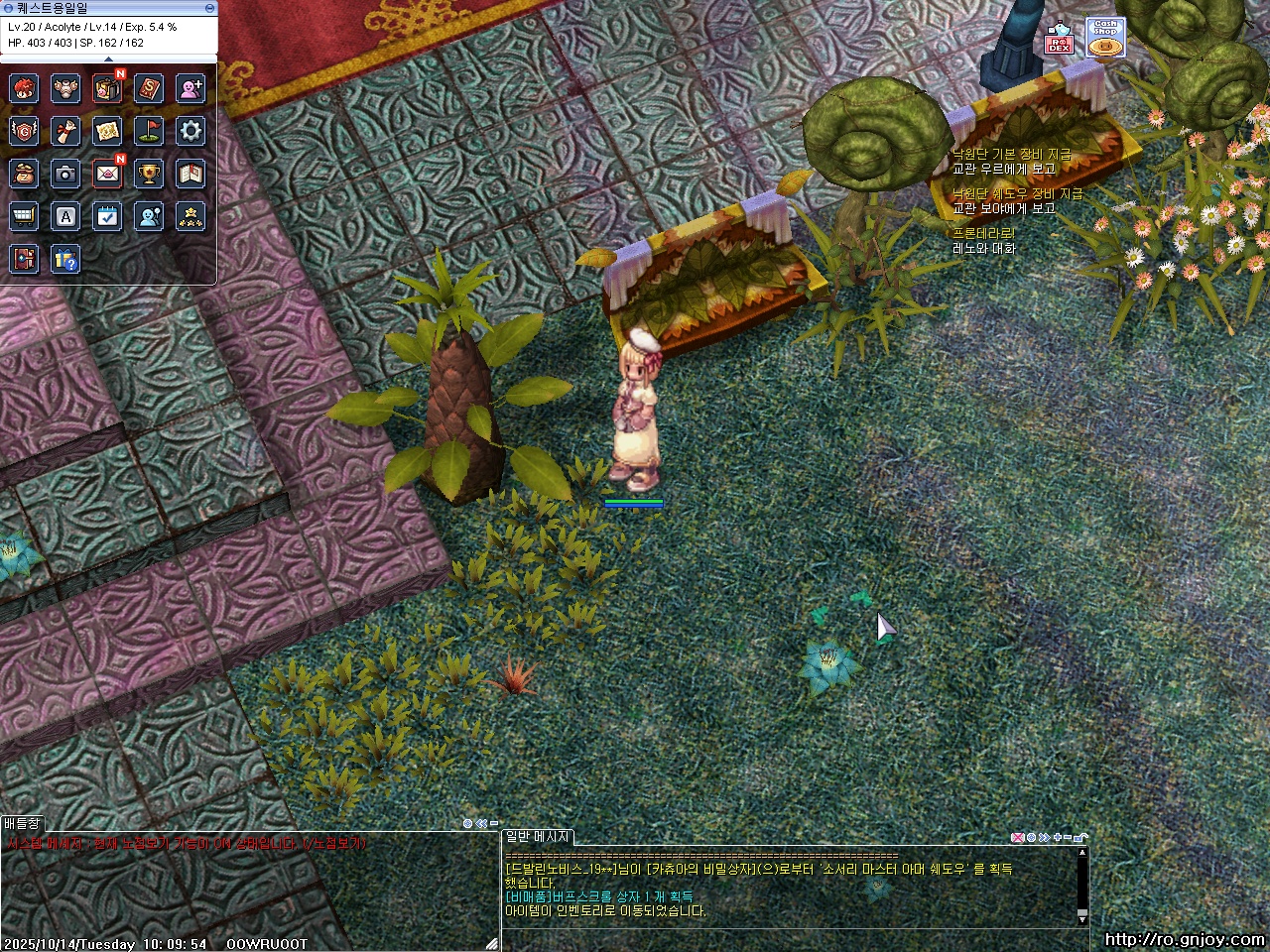This screenshot has width=1270, height=952.
Task: Select the 일반 메시지 chat tab
Action: (537, 837)
